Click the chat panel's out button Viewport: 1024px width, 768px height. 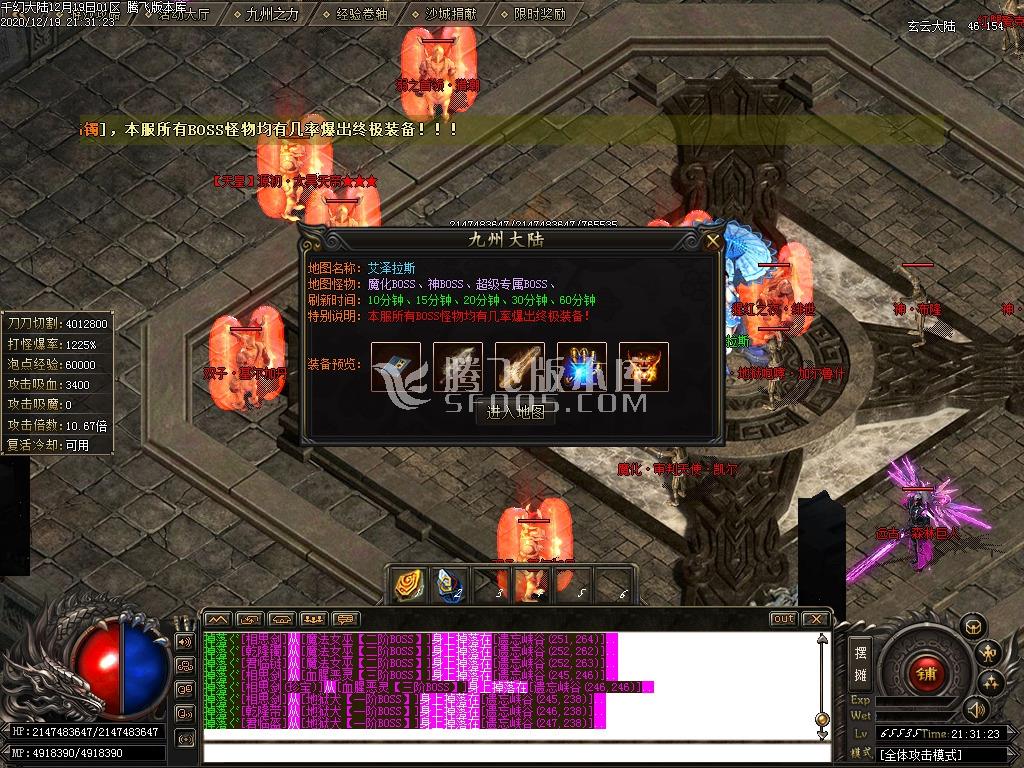point(783,619)
